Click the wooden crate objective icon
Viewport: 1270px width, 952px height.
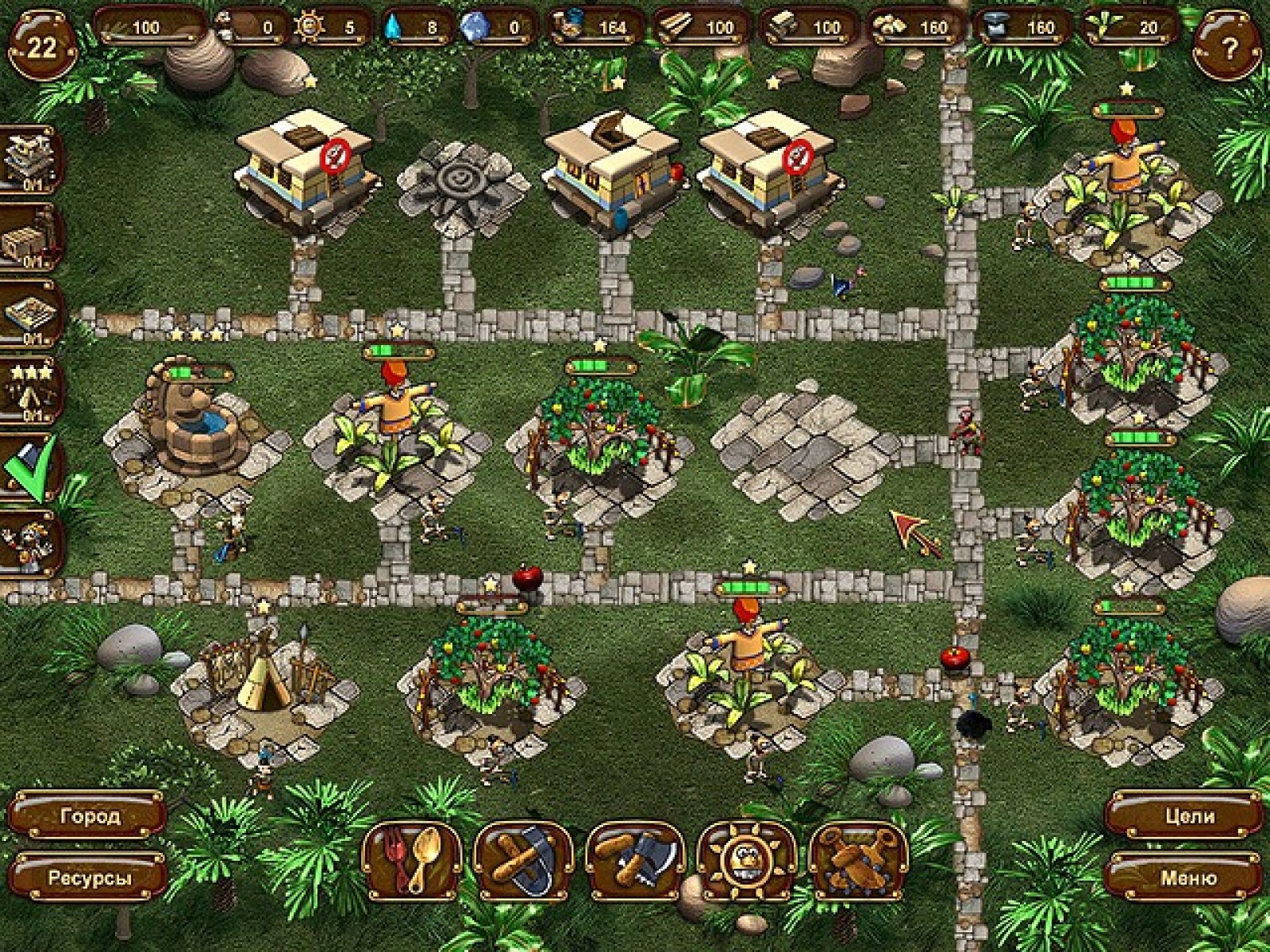click(x=32, y=238)
